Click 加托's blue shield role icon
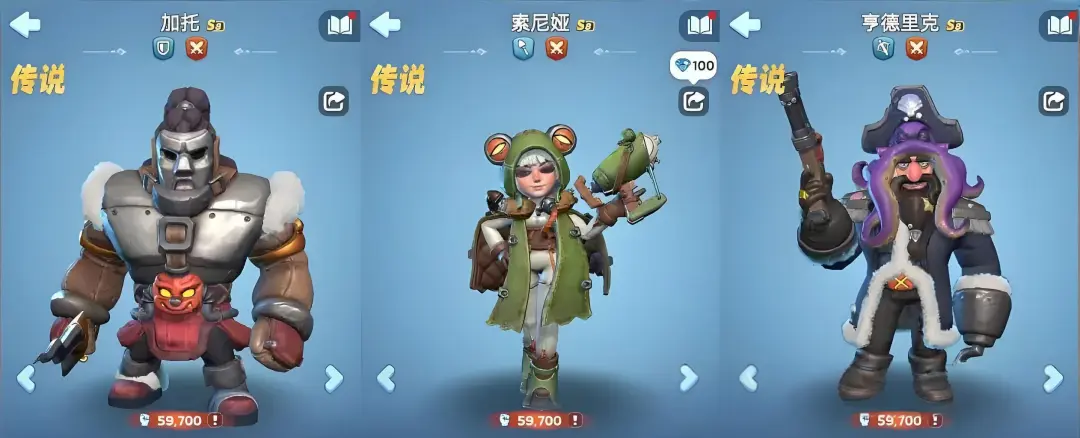 (x=163, y=48)
